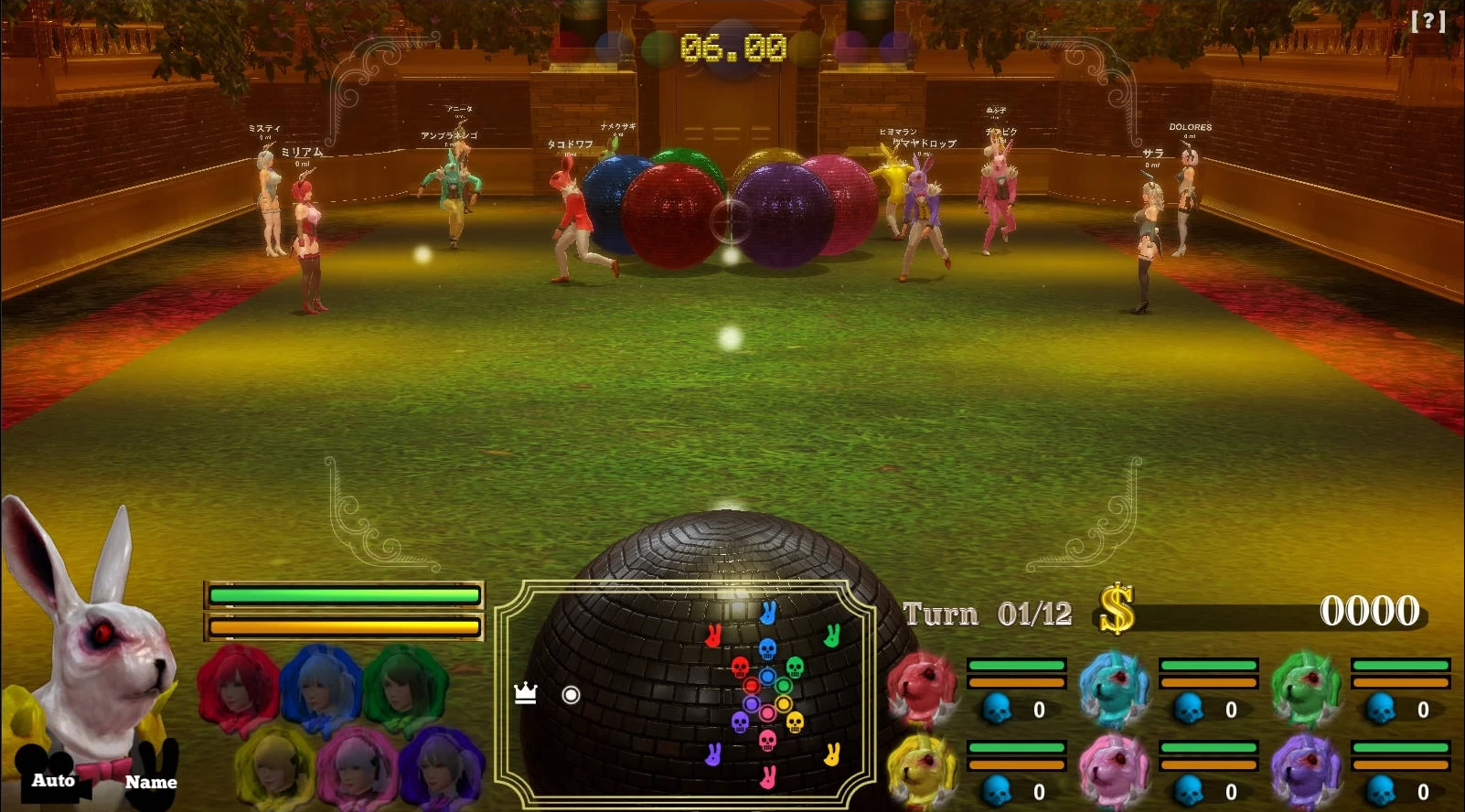
Task: Select the blue bunny icon on the map sphere
Action: point(768,613)
